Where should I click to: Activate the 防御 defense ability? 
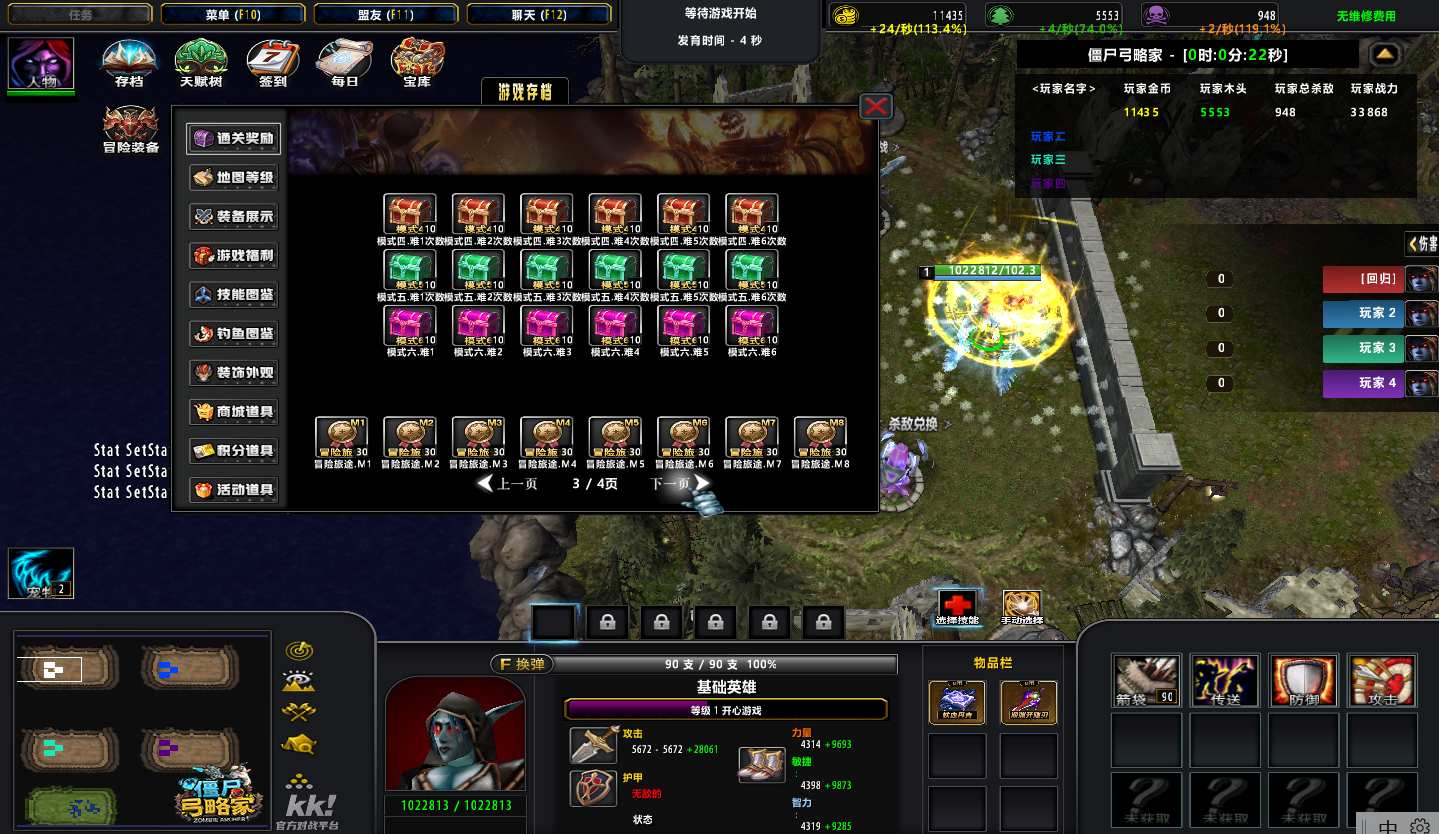(x=1303, y=681)
